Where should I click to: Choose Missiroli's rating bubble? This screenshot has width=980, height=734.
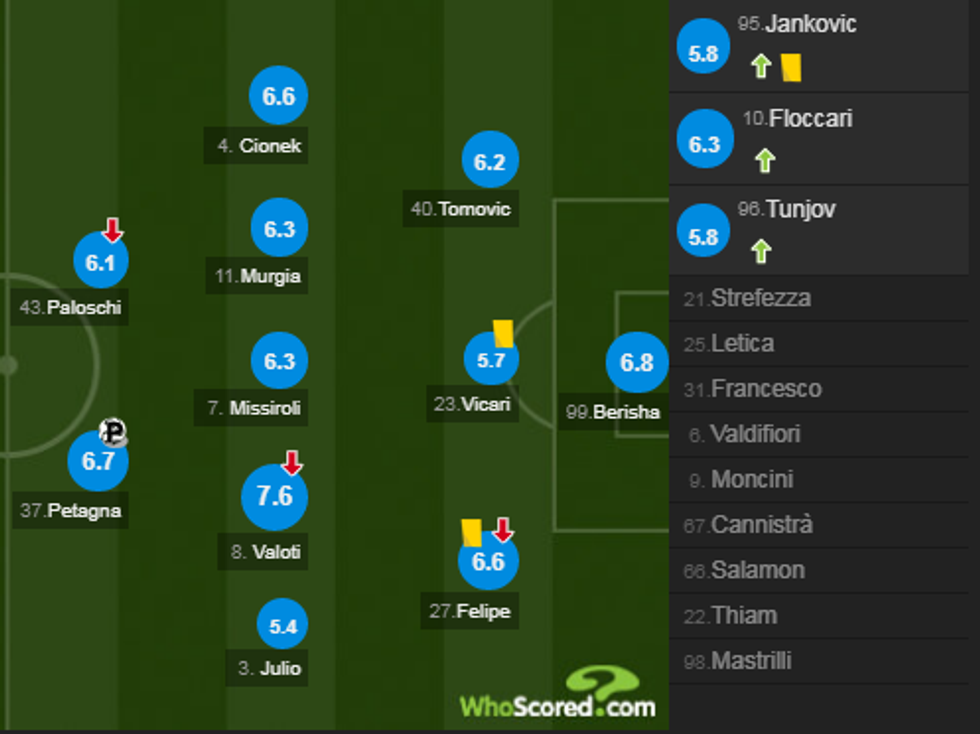pos(279,360)
